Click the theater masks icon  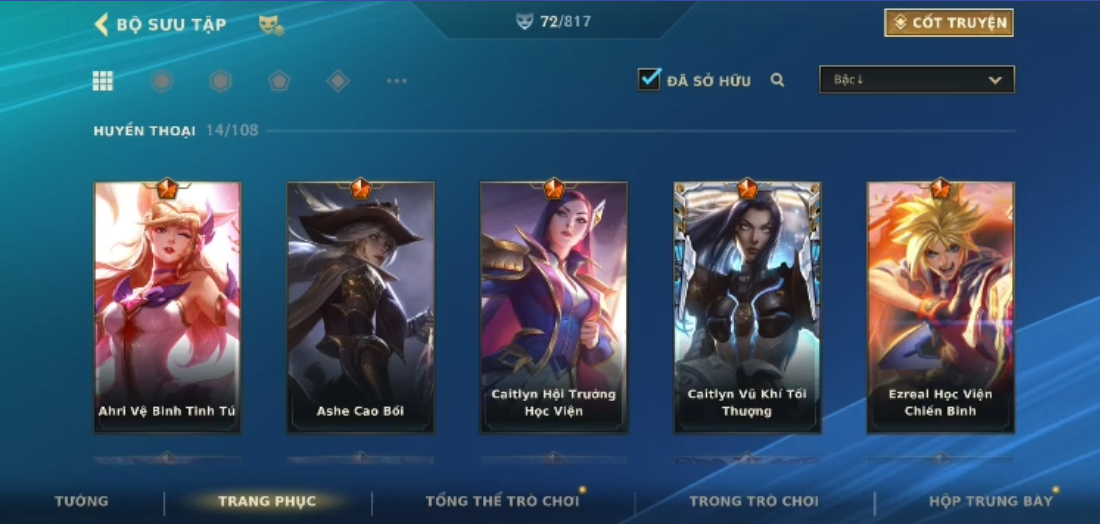[270, 25]
